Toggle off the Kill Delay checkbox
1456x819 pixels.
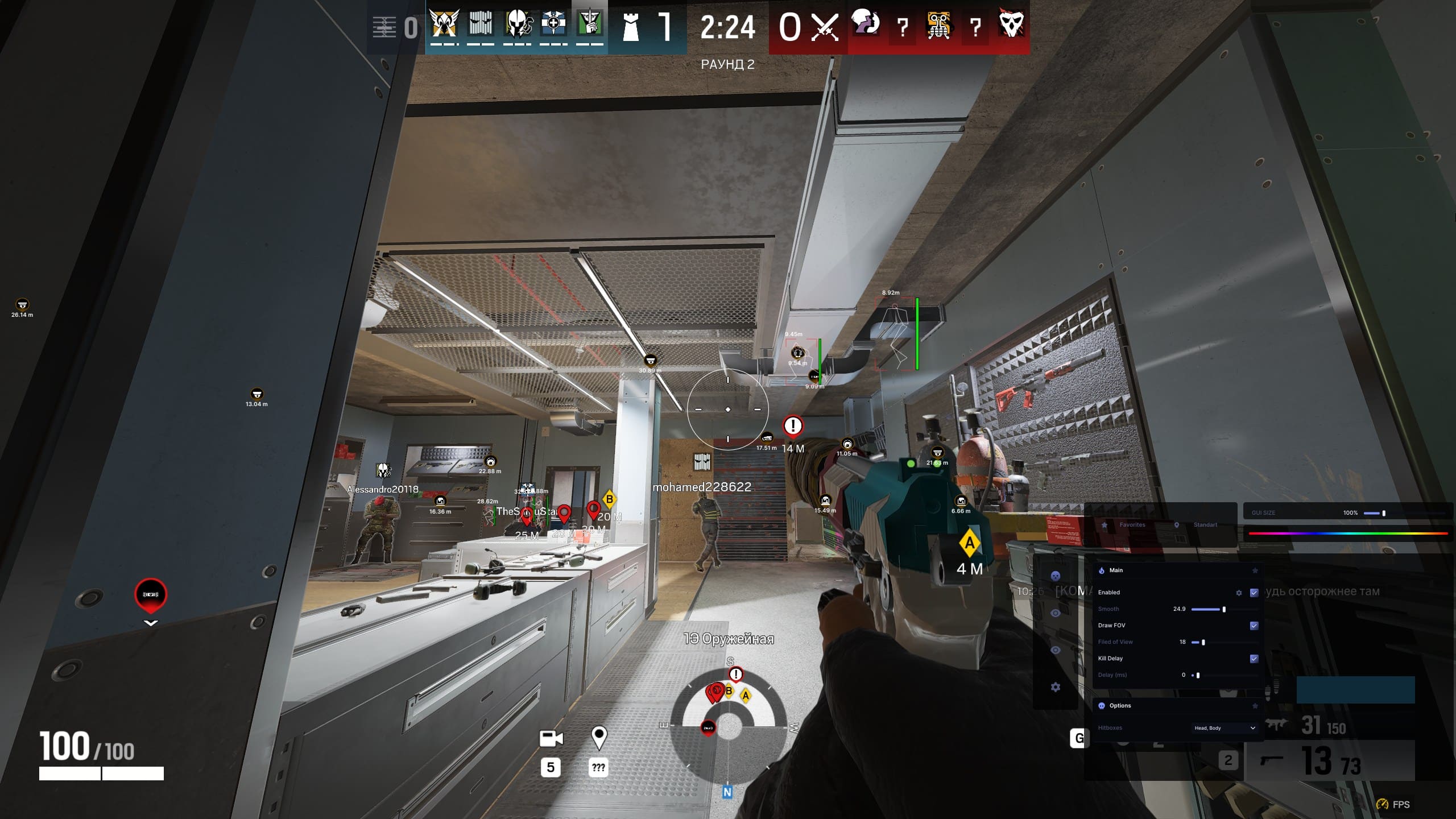click(1255, 659)
